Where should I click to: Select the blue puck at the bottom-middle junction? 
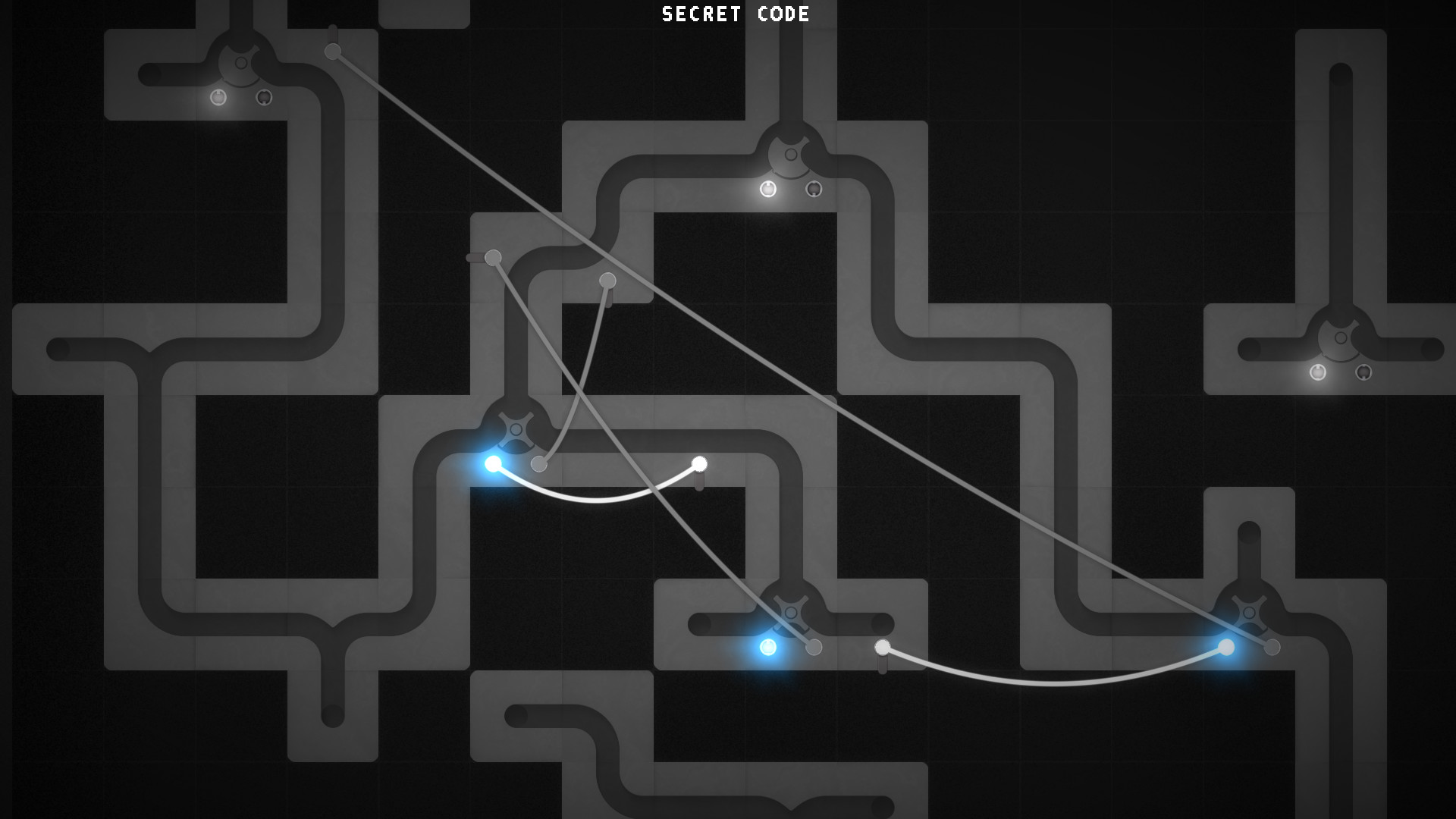(x=768, y=648)
